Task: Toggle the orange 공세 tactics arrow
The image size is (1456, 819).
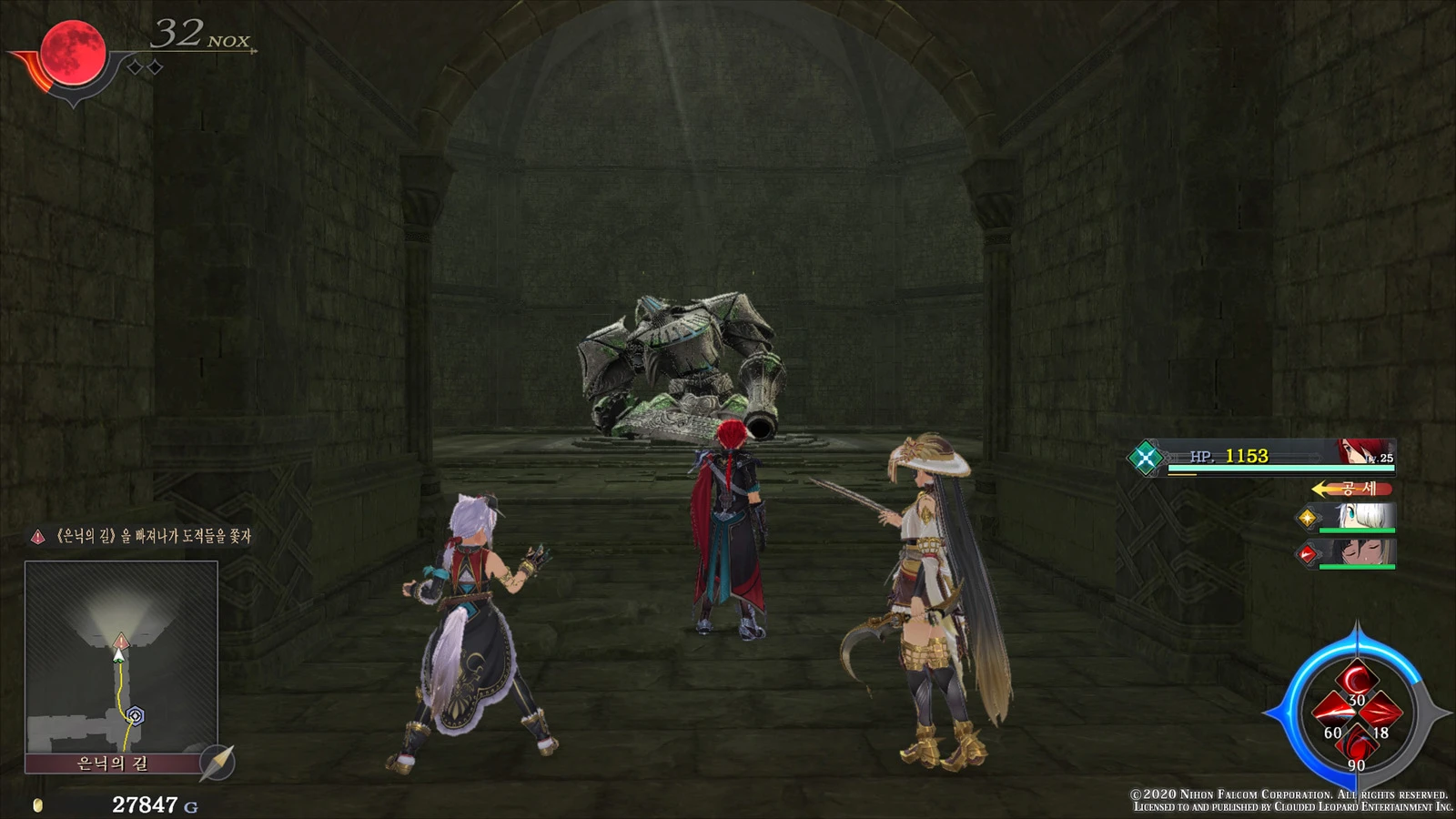Action: [1351, 489]
